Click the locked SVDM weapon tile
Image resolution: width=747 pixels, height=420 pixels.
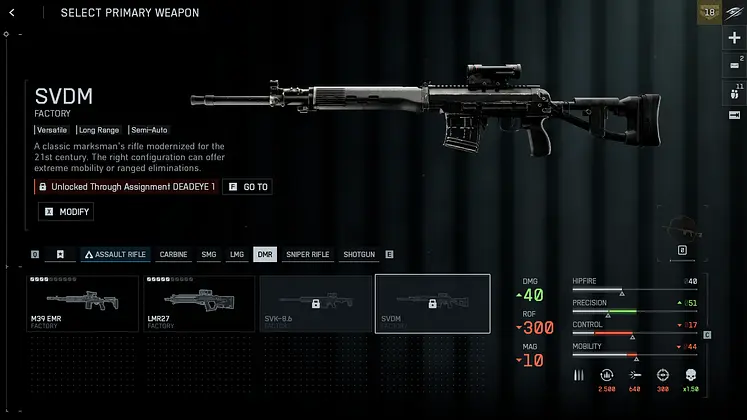tap(432, 303)
